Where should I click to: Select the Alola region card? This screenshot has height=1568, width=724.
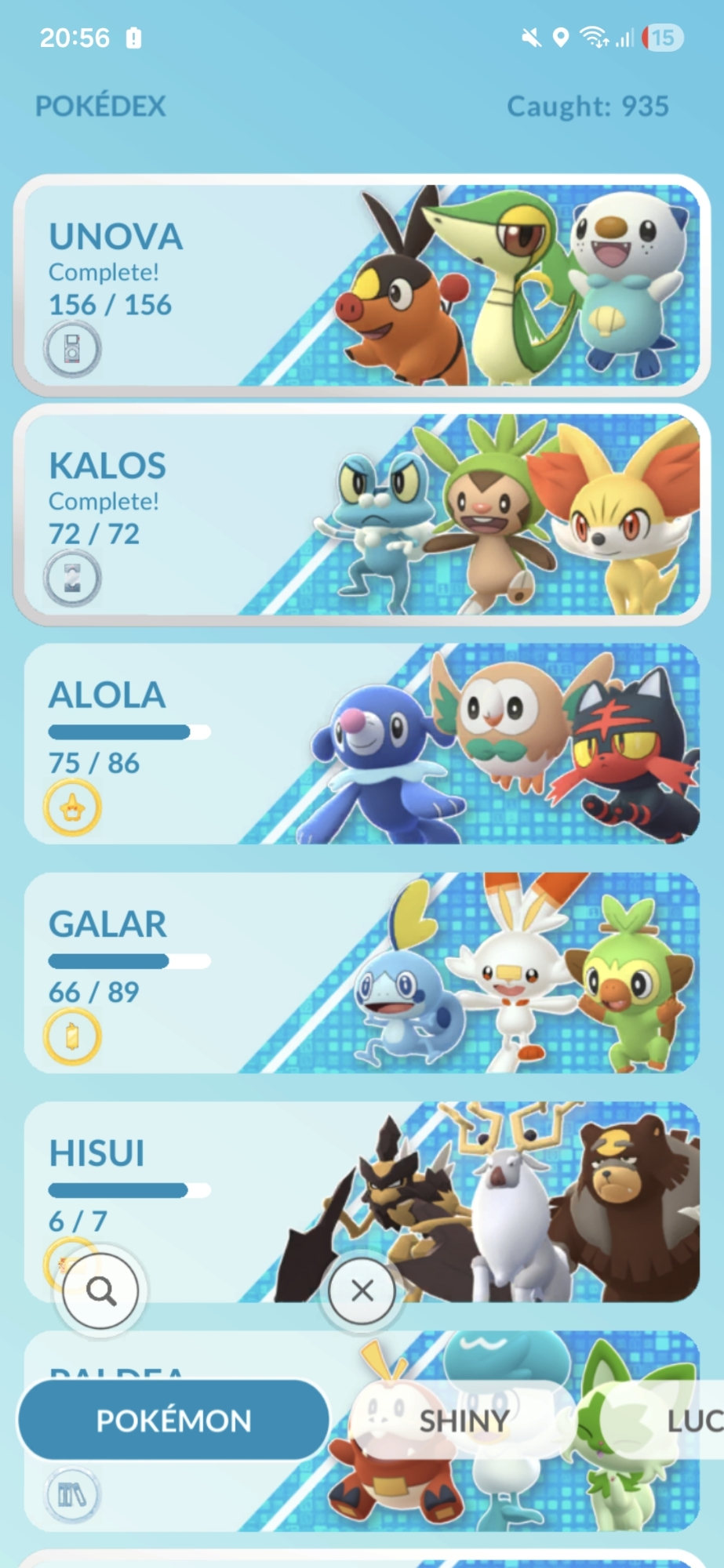[x=361, y=743]
